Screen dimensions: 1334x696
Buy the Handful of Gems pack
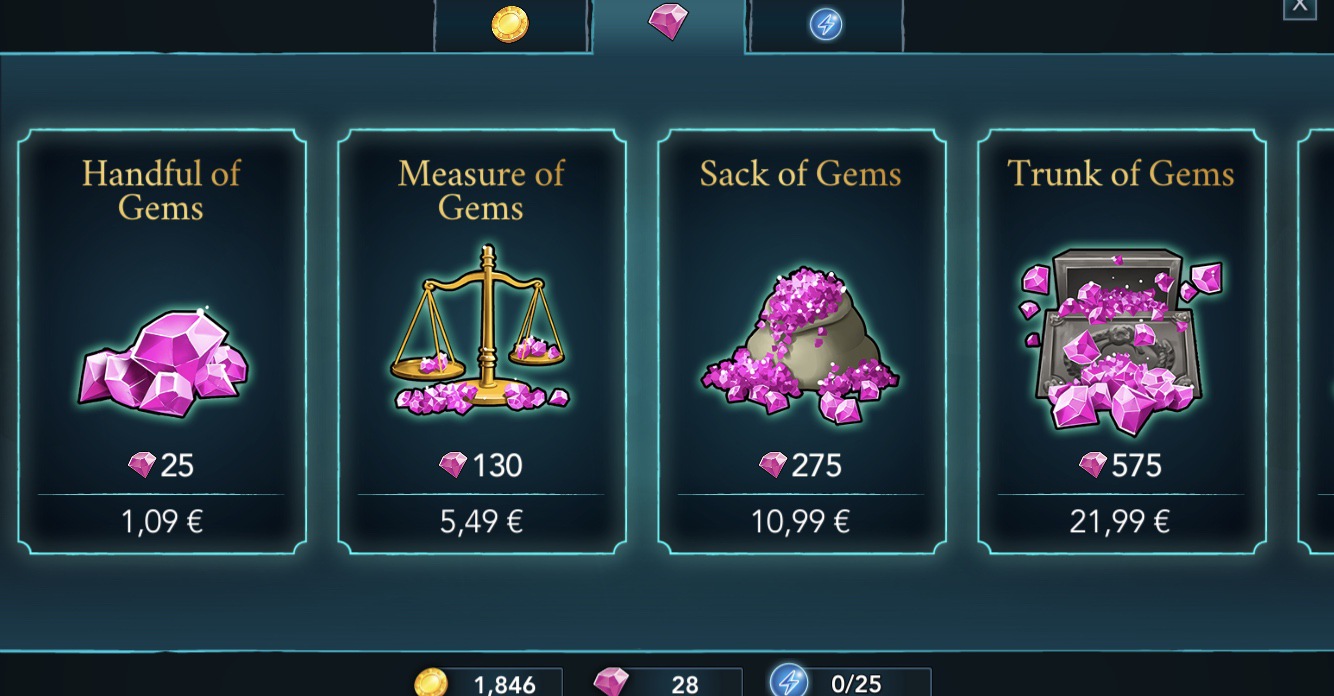[x=162, y=341]
